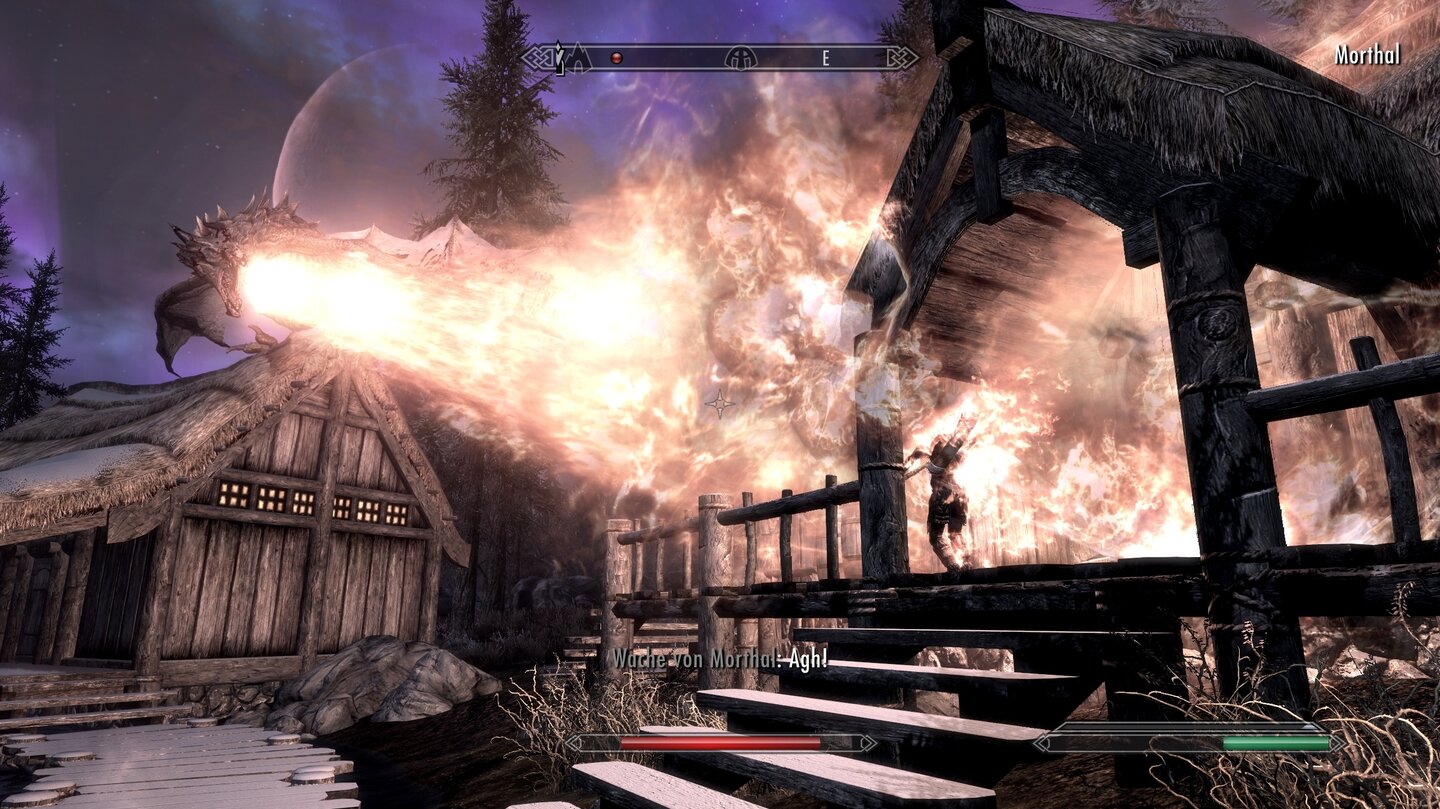Click the red enemy dot on the compass
This screenshot has width=1440, height=809.
(x=616, y=58)
